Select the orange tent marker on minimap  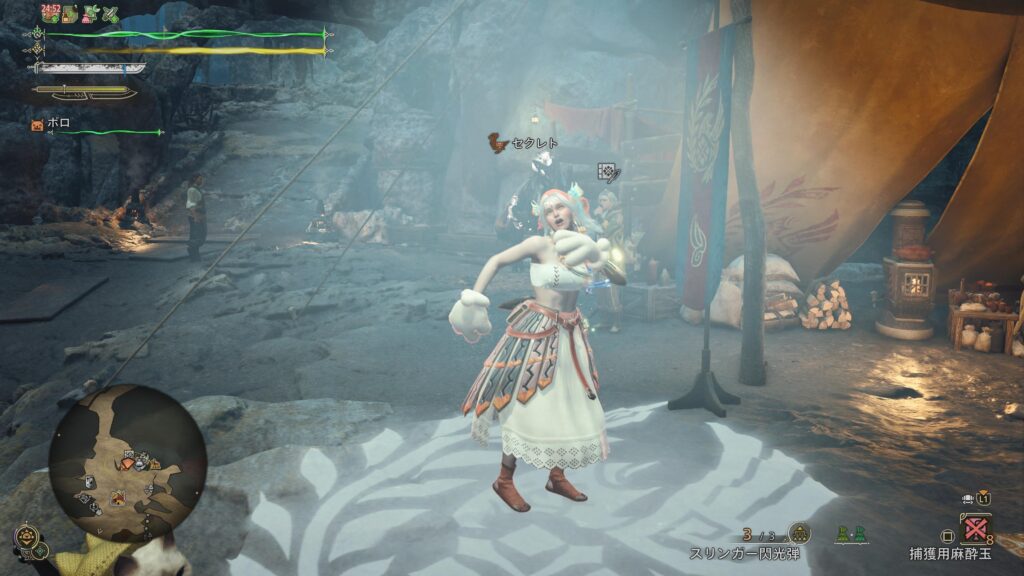119,496
